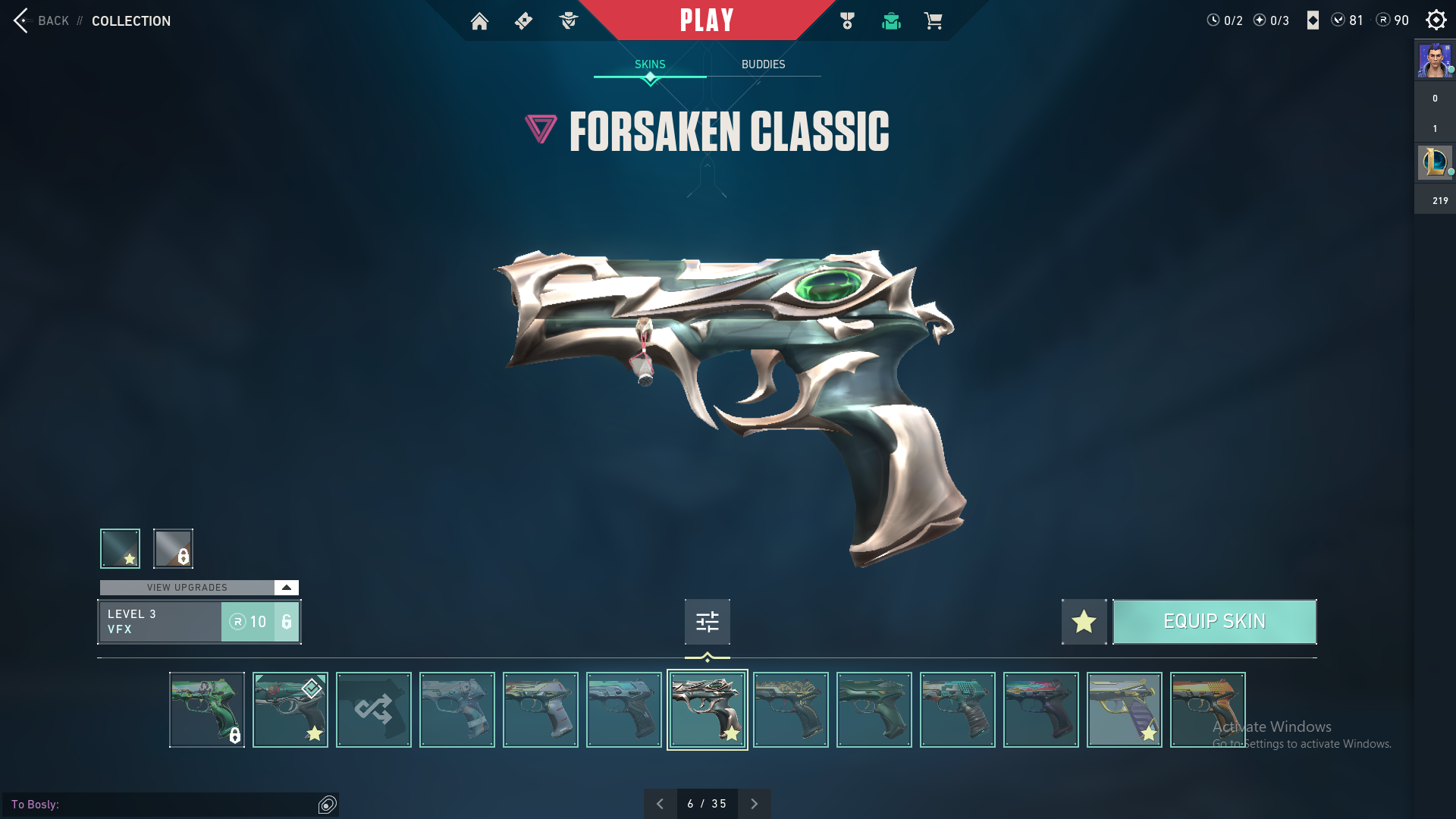Equip the Forsaken Classic skin
The height and width of the screenshot is (819, 1456).
(x=1214, y=622)
